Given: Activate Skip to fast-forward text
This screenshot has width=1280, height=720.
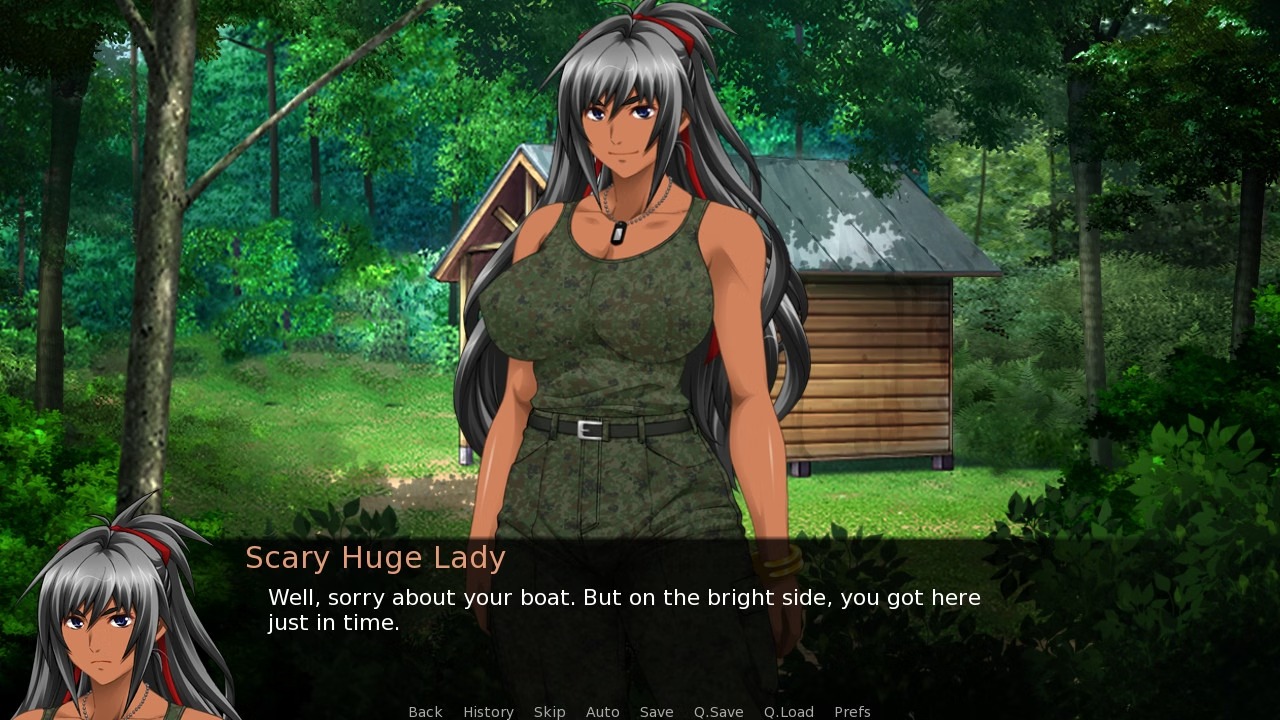Looking at the screenshot, I should point(549,712).
